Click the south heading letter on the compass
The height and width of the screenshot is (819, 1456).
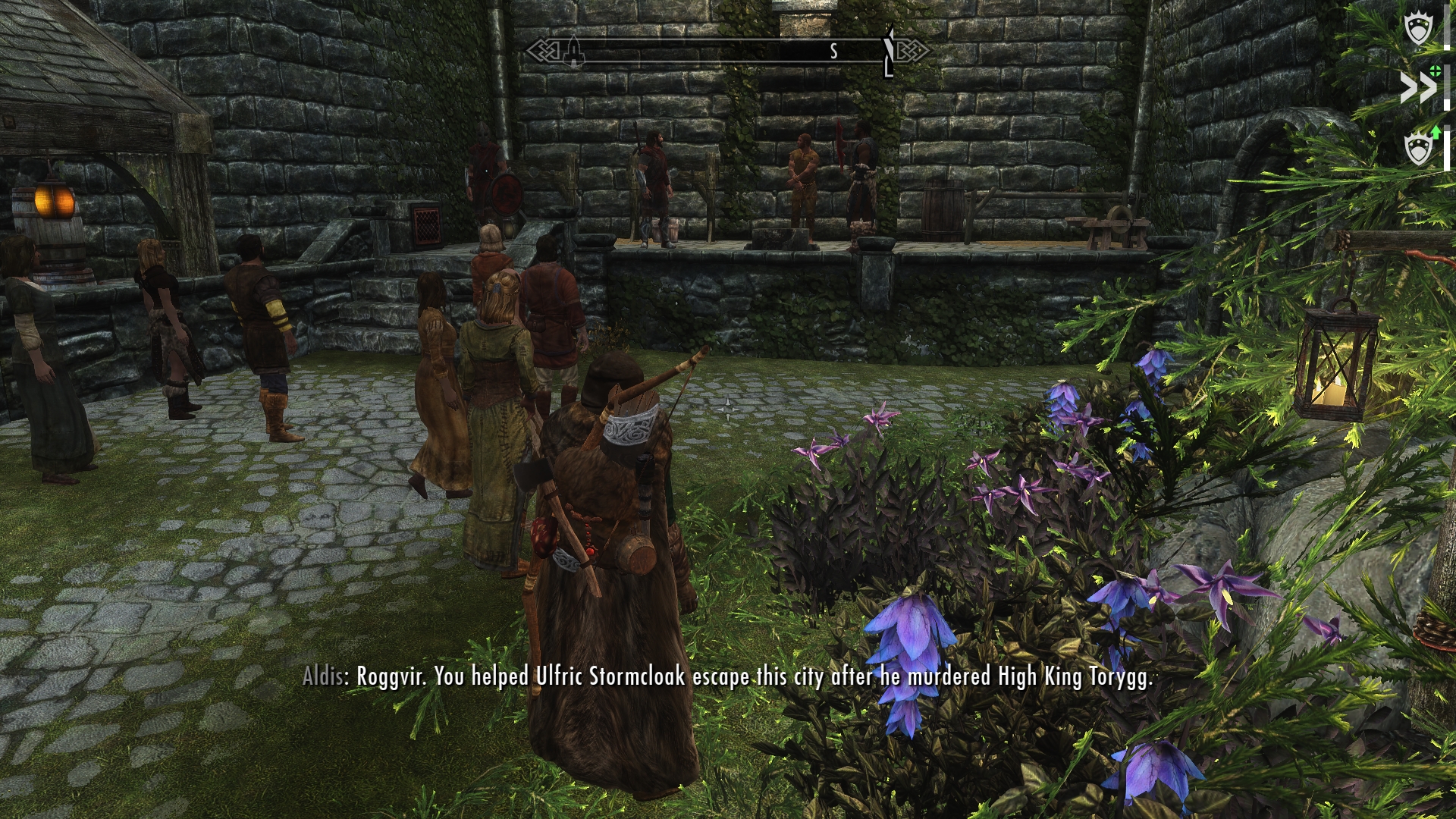point(833,52)
